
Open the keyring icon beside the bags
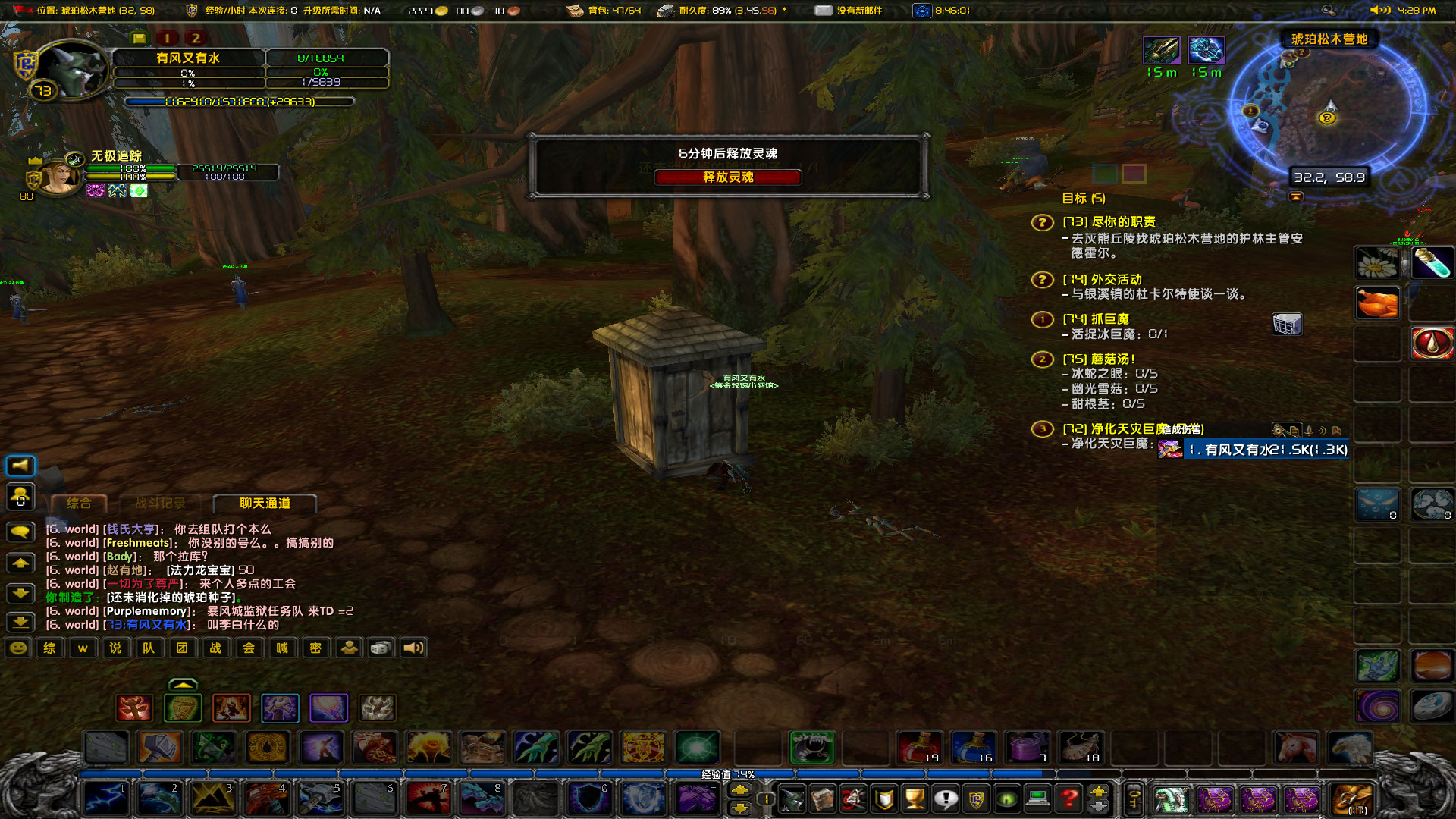(x=1134, y=799)
